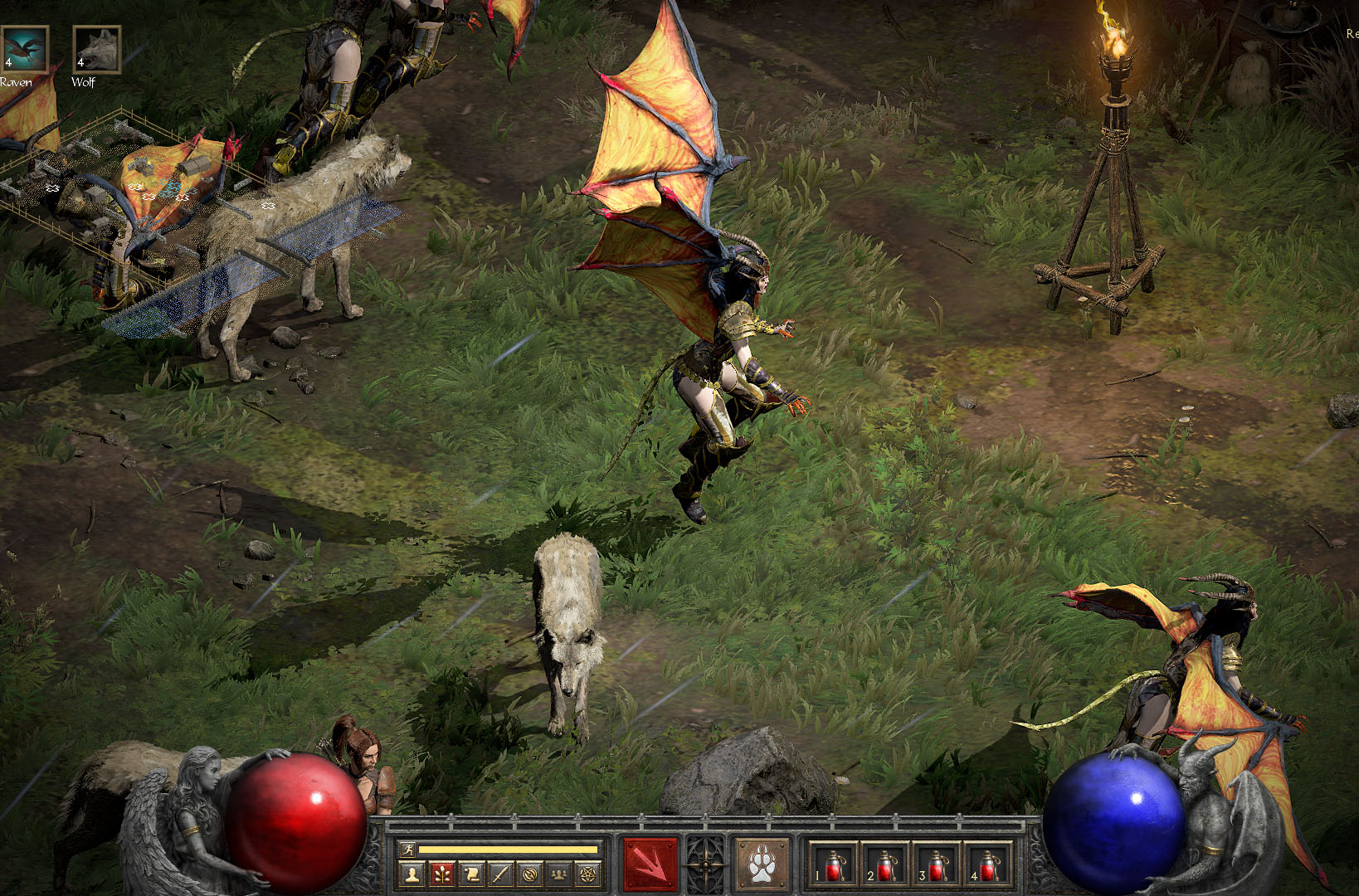Image resolution: width=1359 pixels, height=896 pixels.
Task: Select the Wolf summon portrait
Action: 97,50
